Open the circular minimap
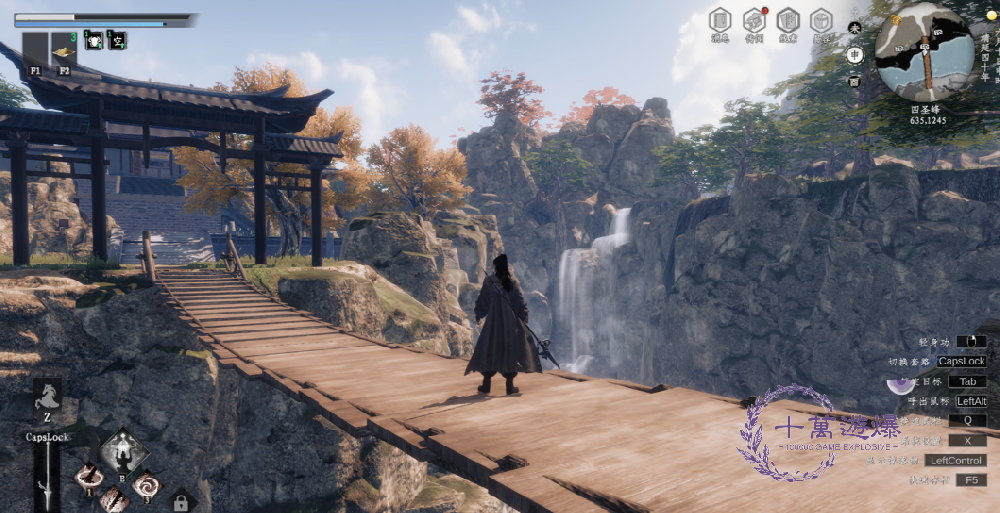The height and width of the screenshot is (513, 1000). 925,51
